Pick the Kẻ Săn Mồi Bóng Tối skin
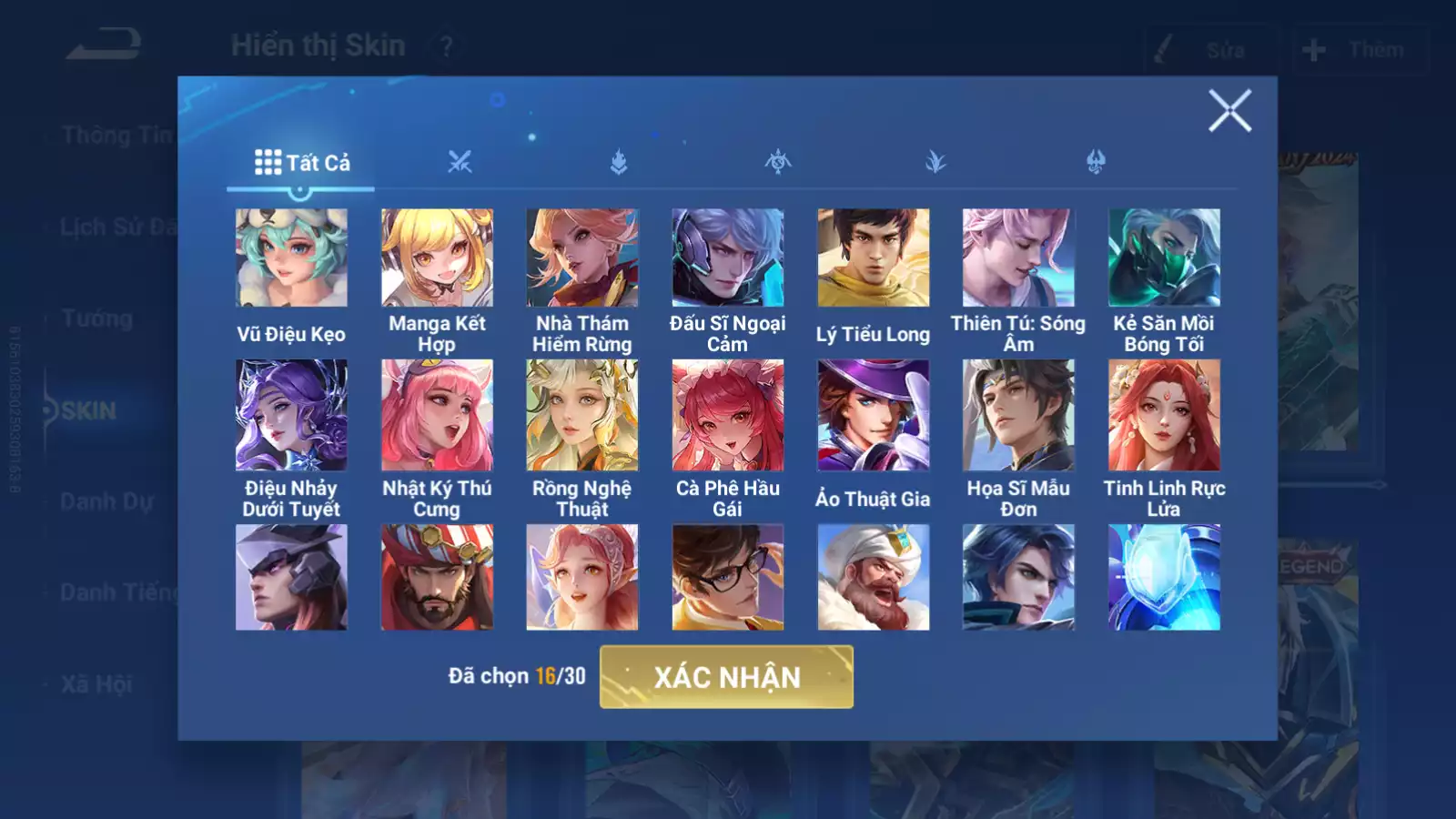Viewport: 1456px width, 819px height. coord(1164,258)
